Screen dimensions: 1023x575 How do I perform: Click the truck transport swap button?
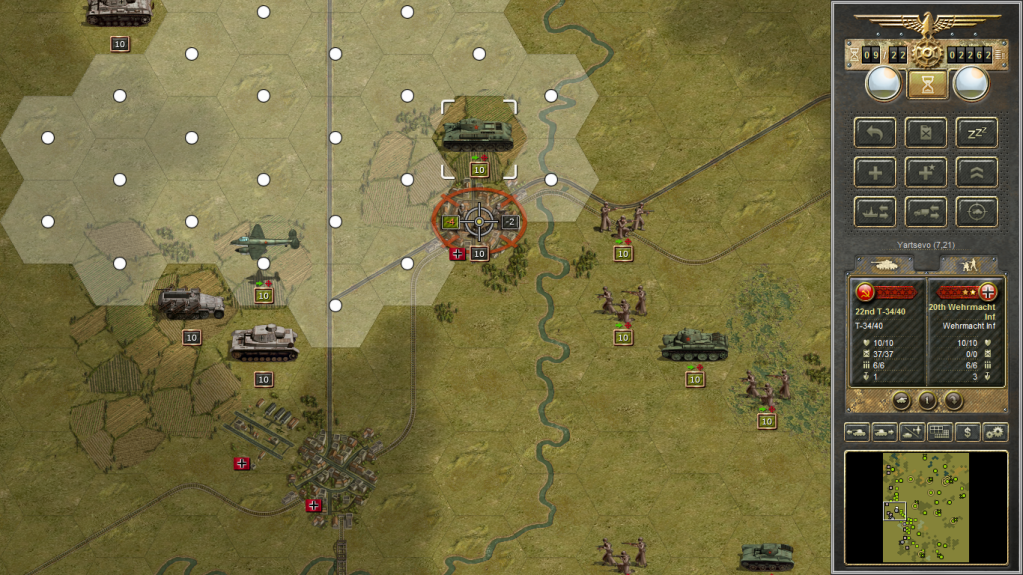tap(926, 211)
